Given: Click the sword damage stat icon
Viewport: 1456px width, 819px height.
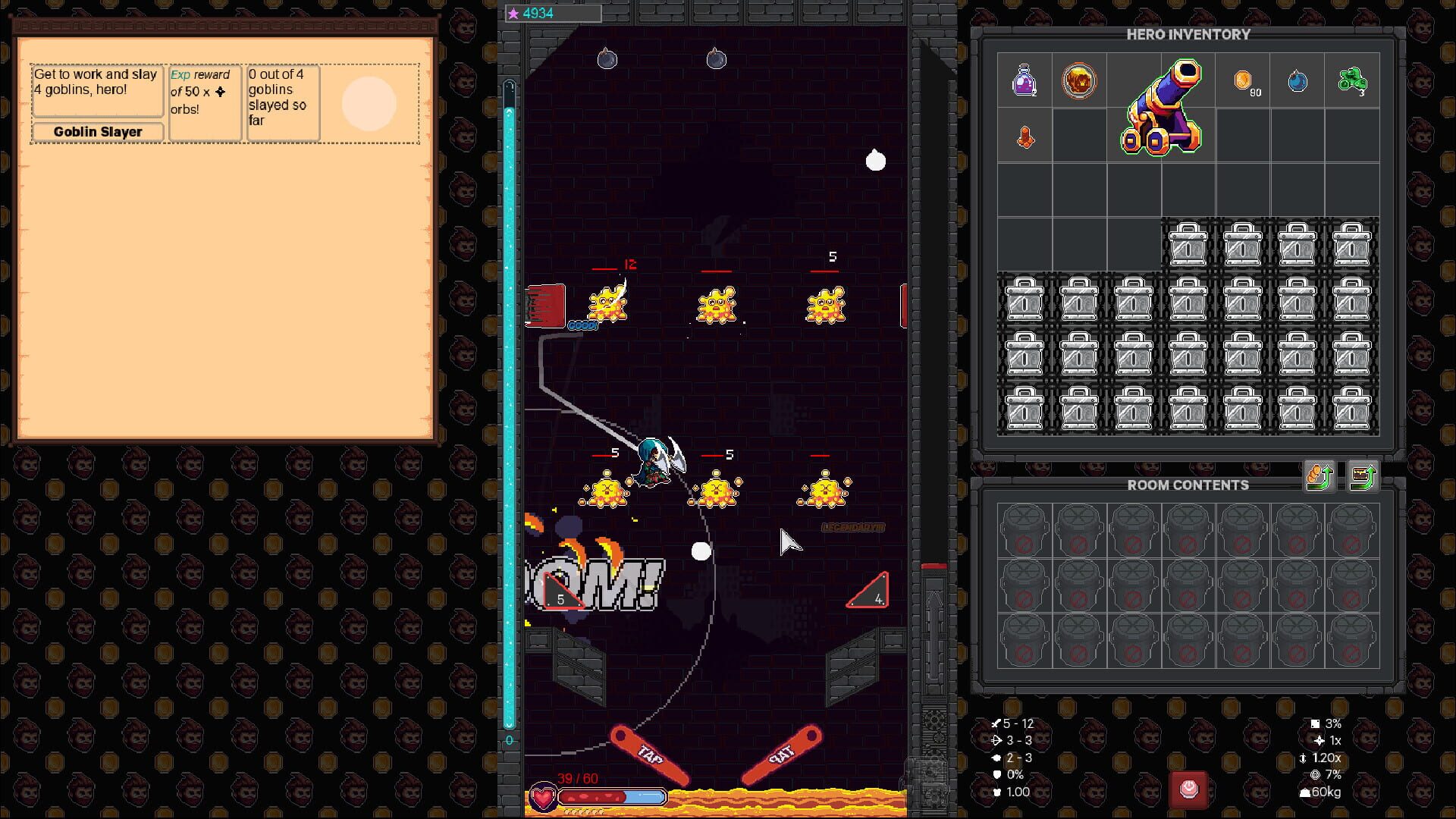Looking at the screenshot, I should [x=996, y=723].
